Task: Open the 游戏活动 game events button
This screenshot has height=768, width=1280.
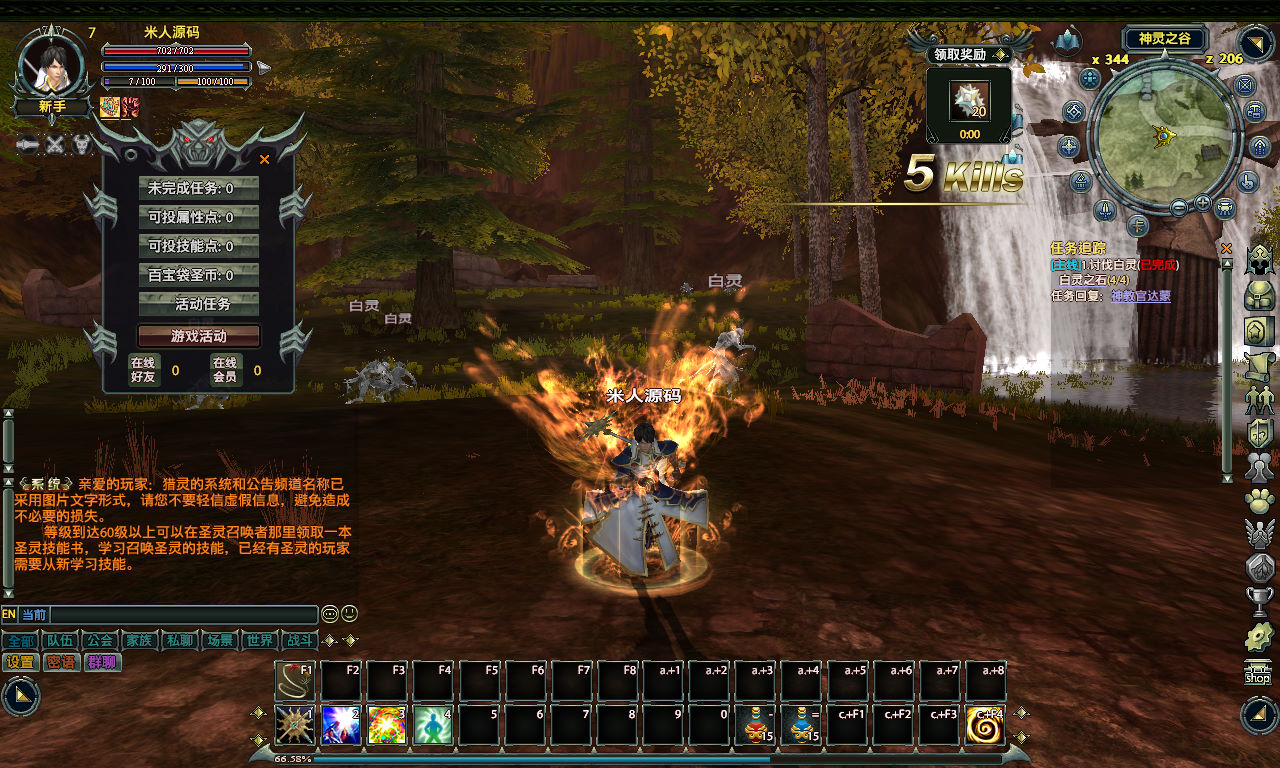Action: pos(198,336)
